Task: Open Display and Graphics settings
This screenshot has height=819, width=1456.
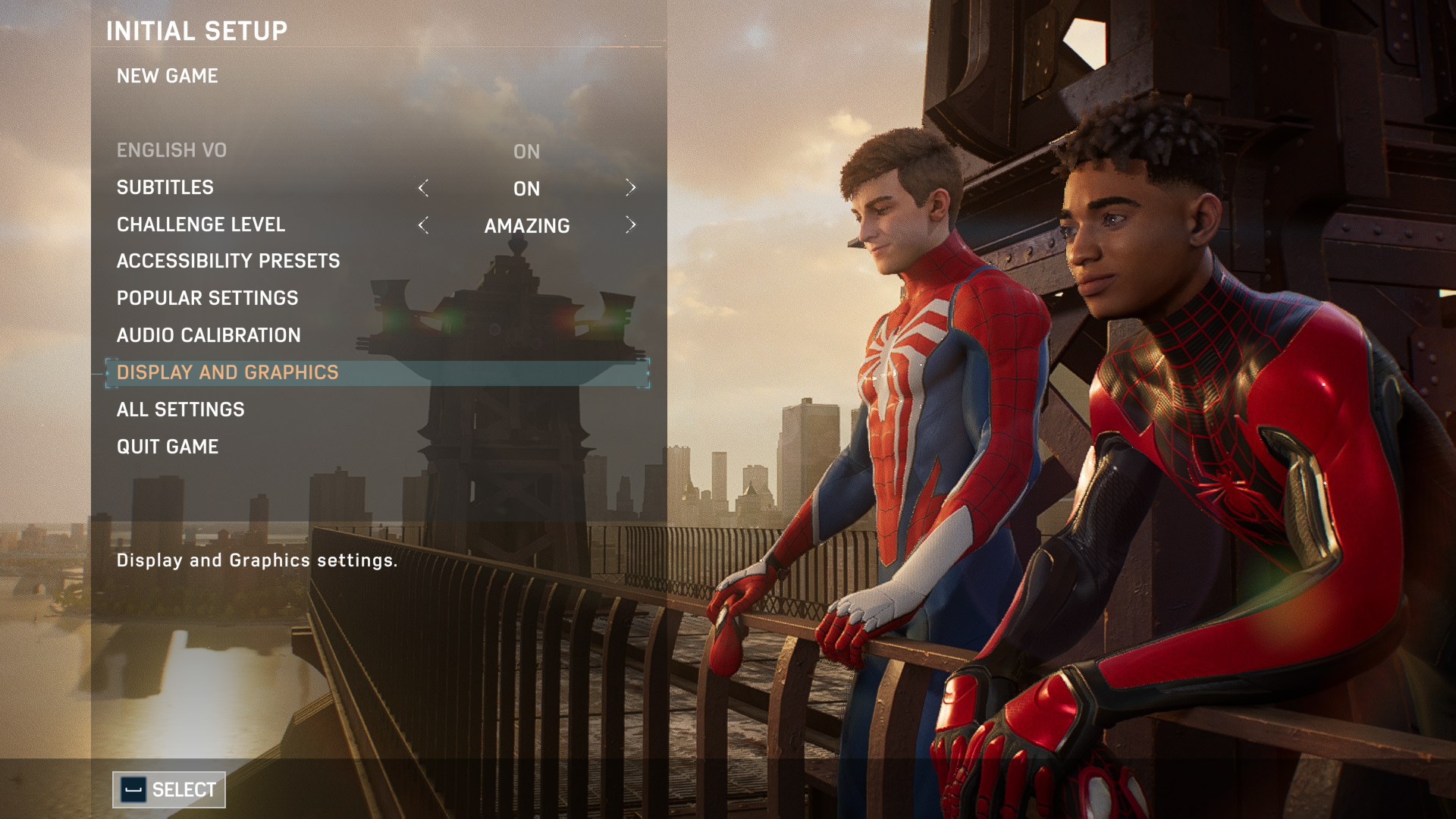Action: [x=227, y=372]
